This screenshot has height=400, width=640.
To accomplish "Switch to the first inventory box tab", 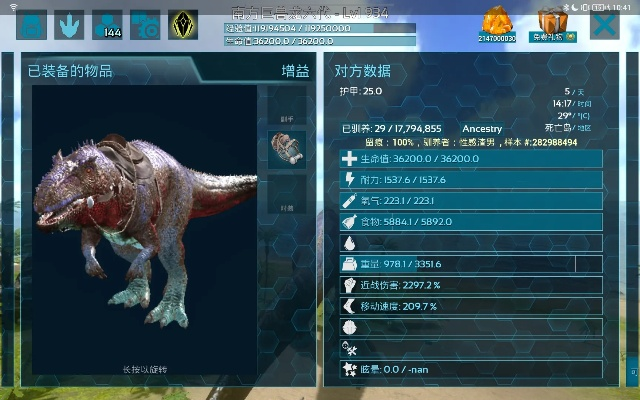I will click(x=33, y=24).
